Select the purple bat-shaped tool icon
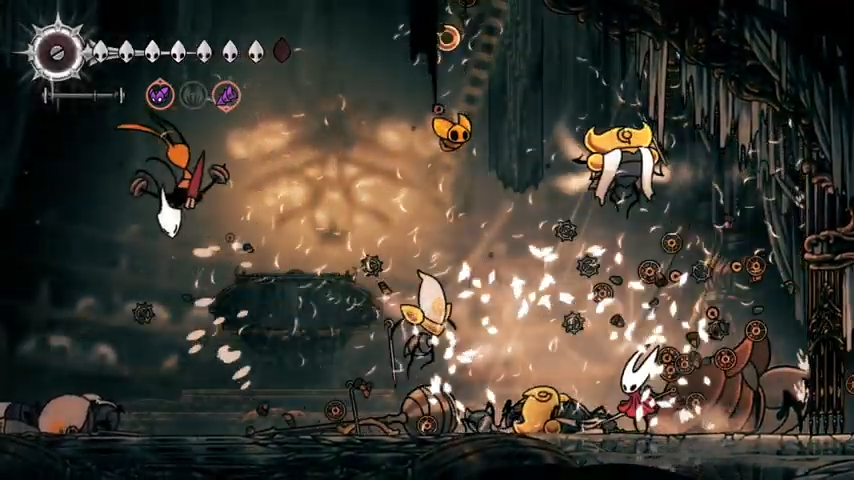Screen dimensions: 854x480 (160, 95)
